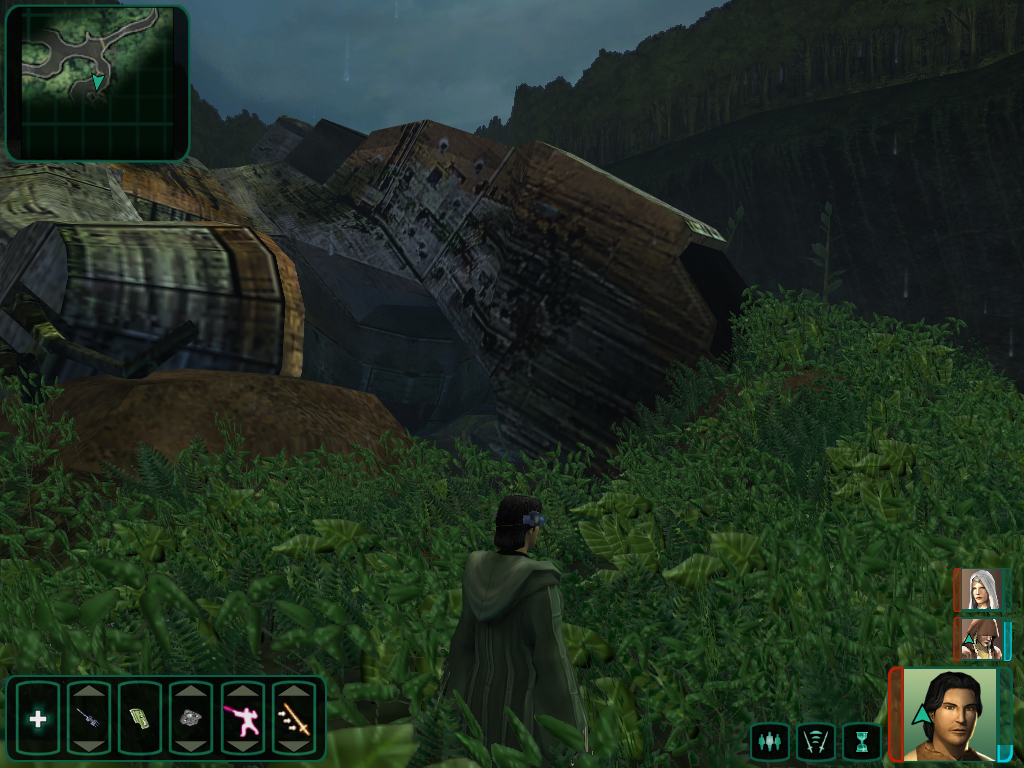Image resolution: width=1024 pixels, height=768 pixels.
Task: Select the gray mine item slot
Action: [x=191, y=718]
